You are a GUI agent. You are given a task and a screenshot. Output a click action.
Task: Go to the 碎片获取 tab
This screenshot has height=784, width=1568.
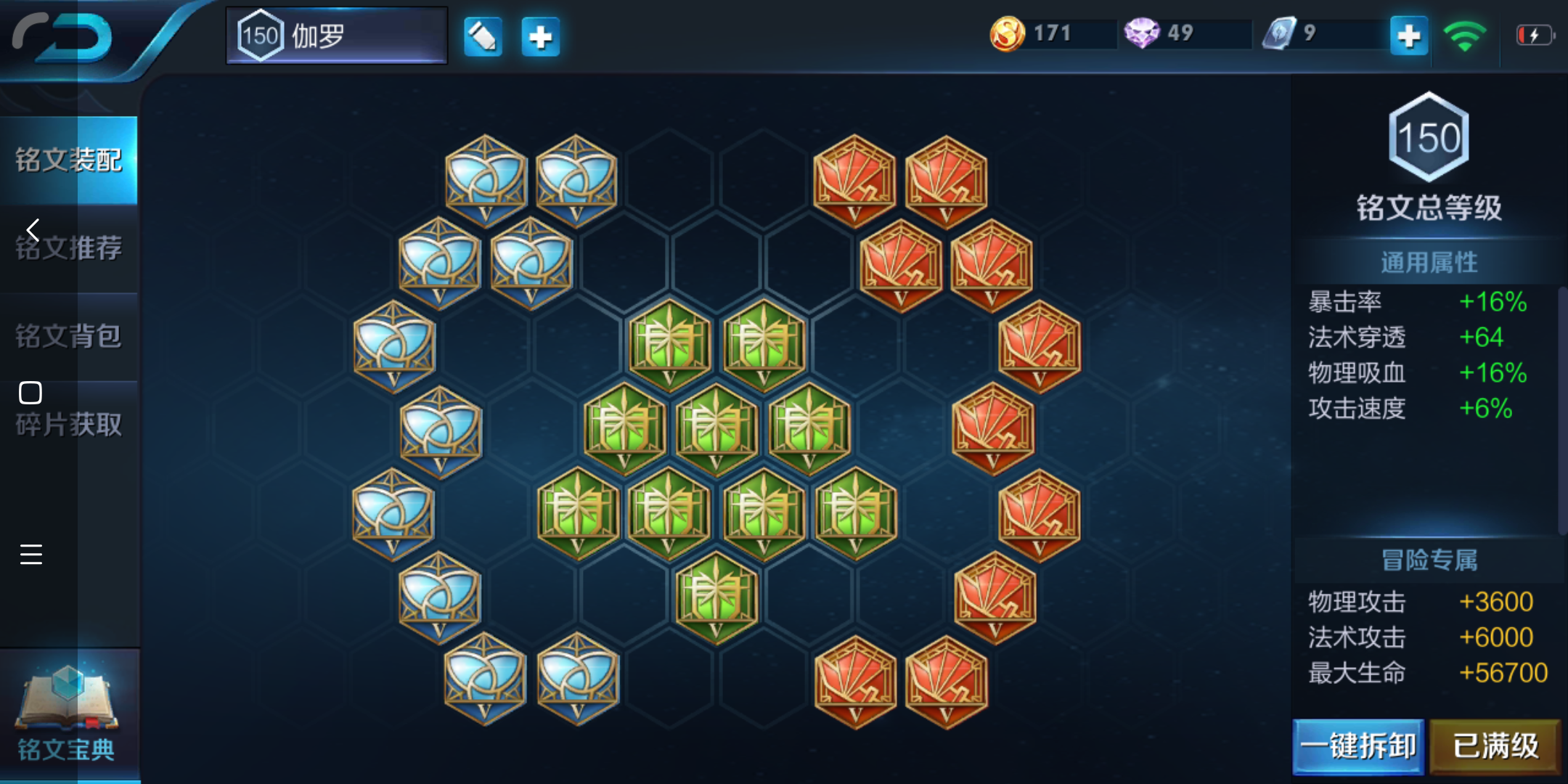click(69, 425)
